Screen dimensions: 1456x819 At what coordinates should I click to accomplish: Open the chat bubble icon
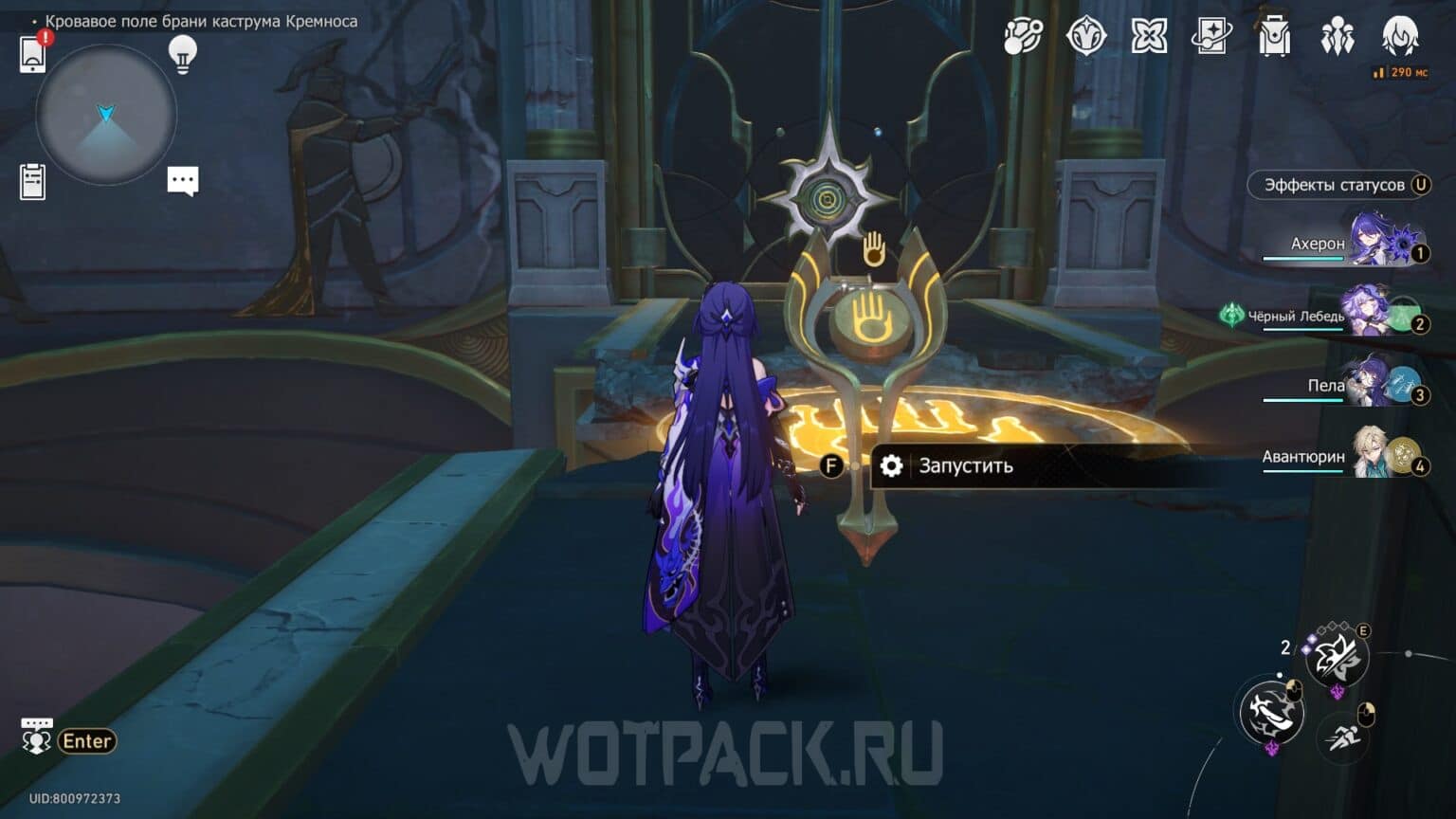tap(182, 180)
